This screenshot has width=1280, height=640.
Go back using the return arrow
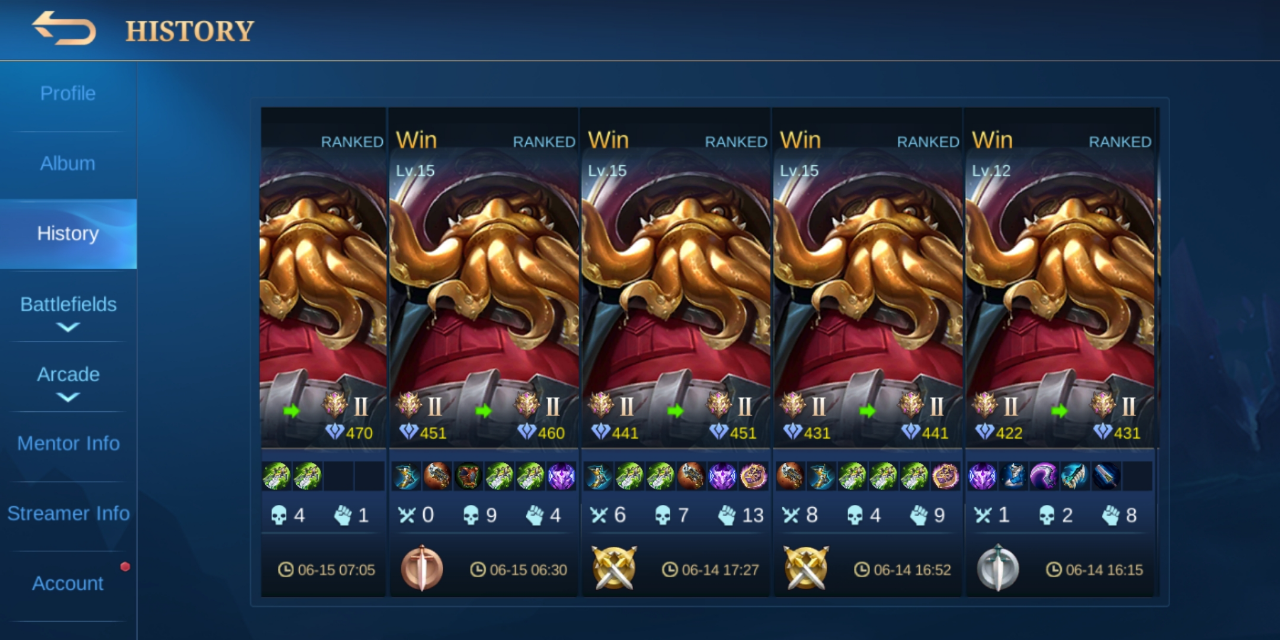(64, 28)
